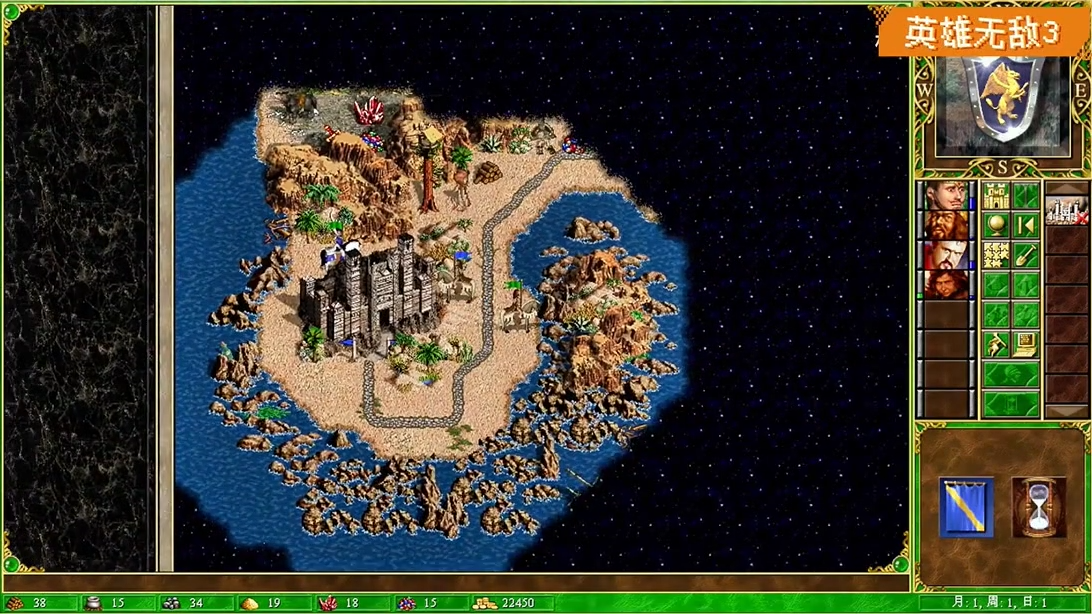Click the town list scroll-up arrow
Viewport: 1092px width, 614px height.
(1066, 187)
